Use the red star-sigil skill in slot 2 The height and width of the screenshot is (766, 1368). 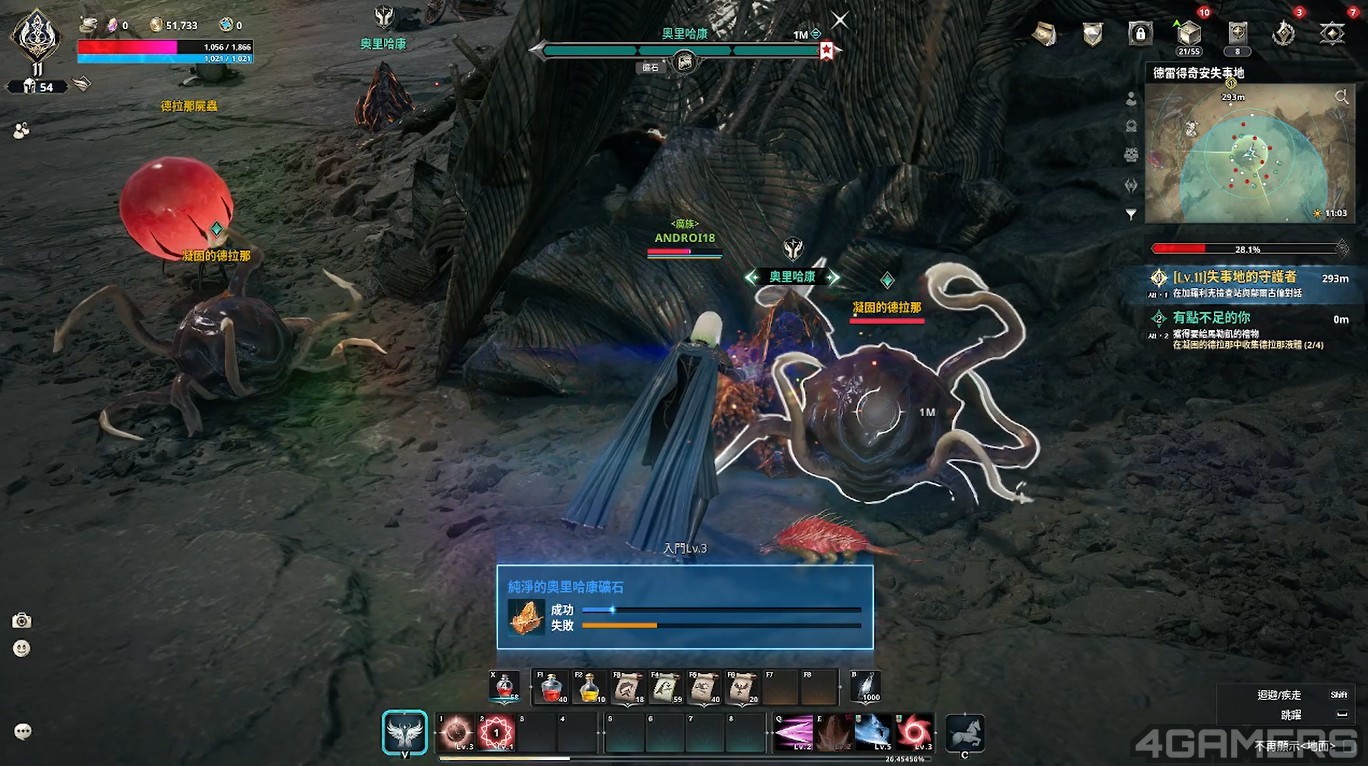pos(496,733)
